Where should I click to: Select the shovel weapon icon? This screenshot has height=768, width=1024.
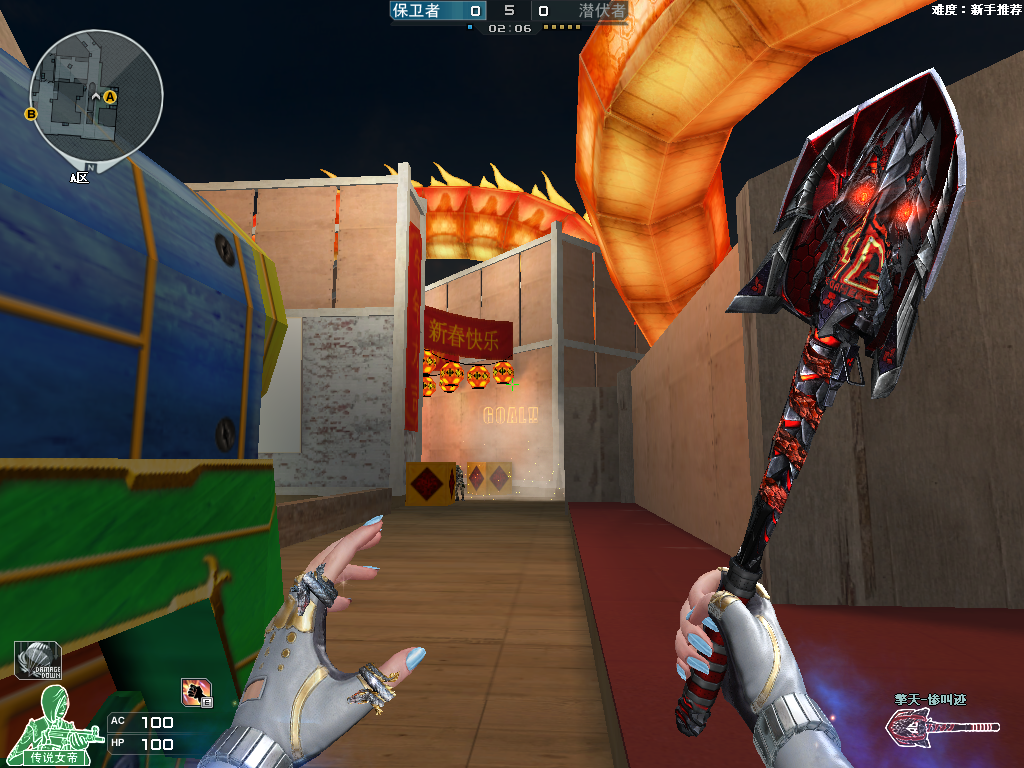[942, 729]
